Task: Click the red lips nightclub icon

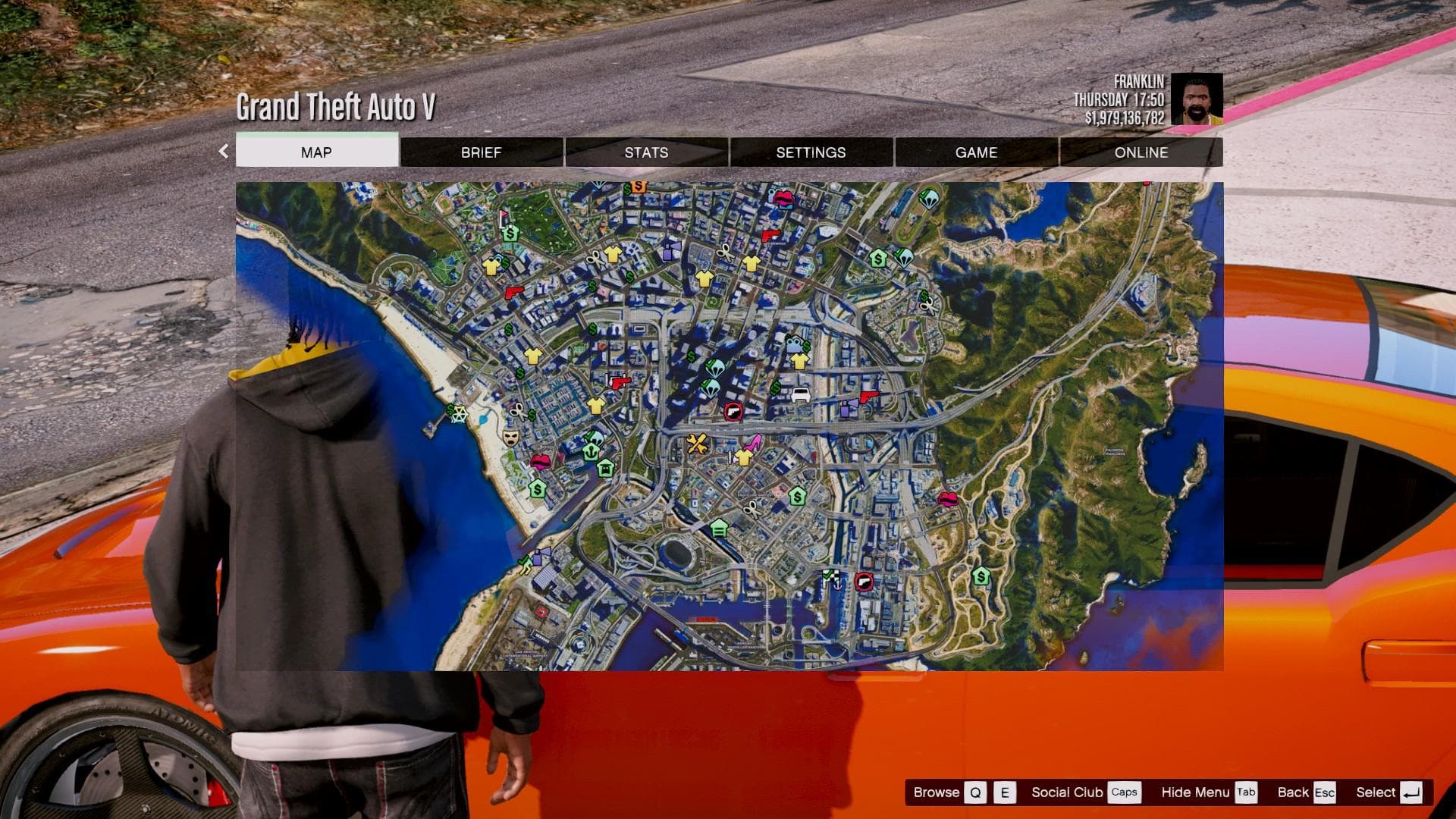Action: 540,462
